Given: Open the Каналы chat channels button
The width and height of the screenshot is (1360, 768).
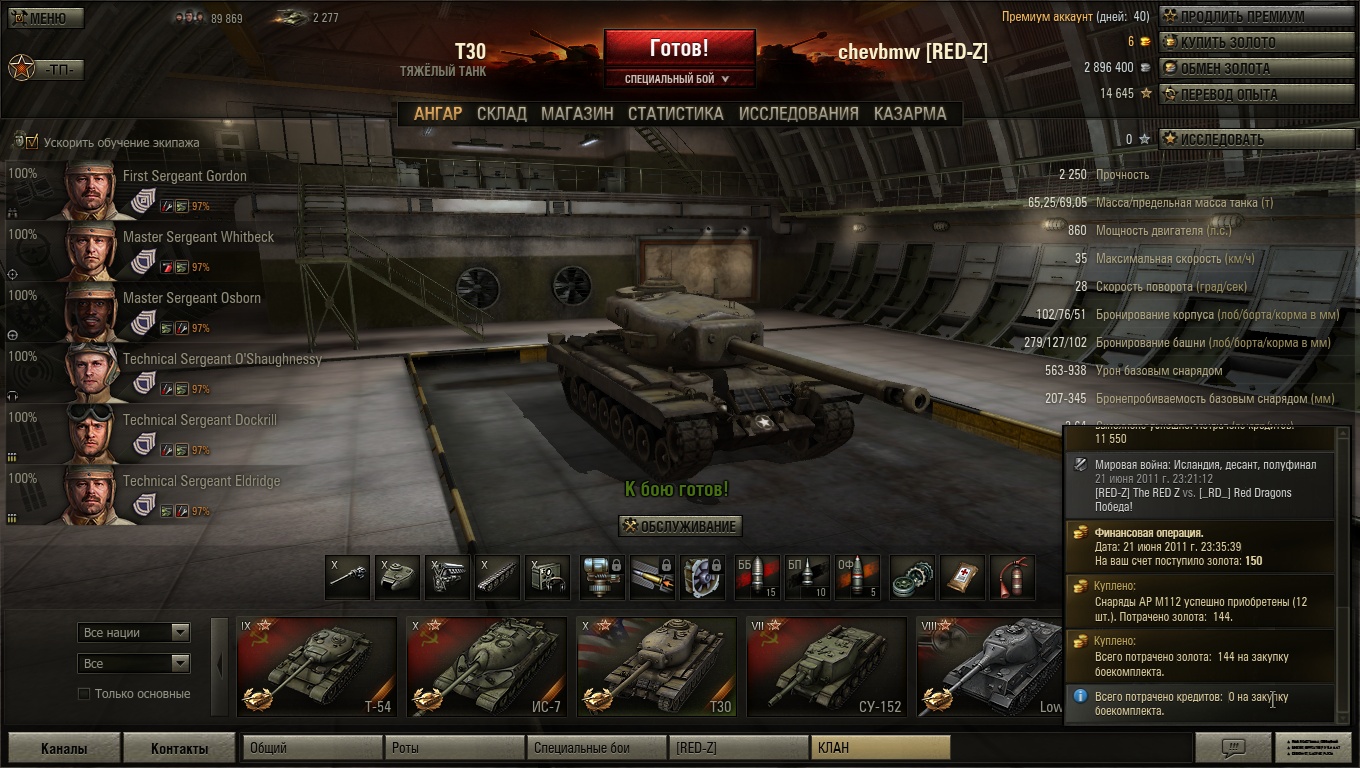Looking at the screenshot, I should [64, 748].
